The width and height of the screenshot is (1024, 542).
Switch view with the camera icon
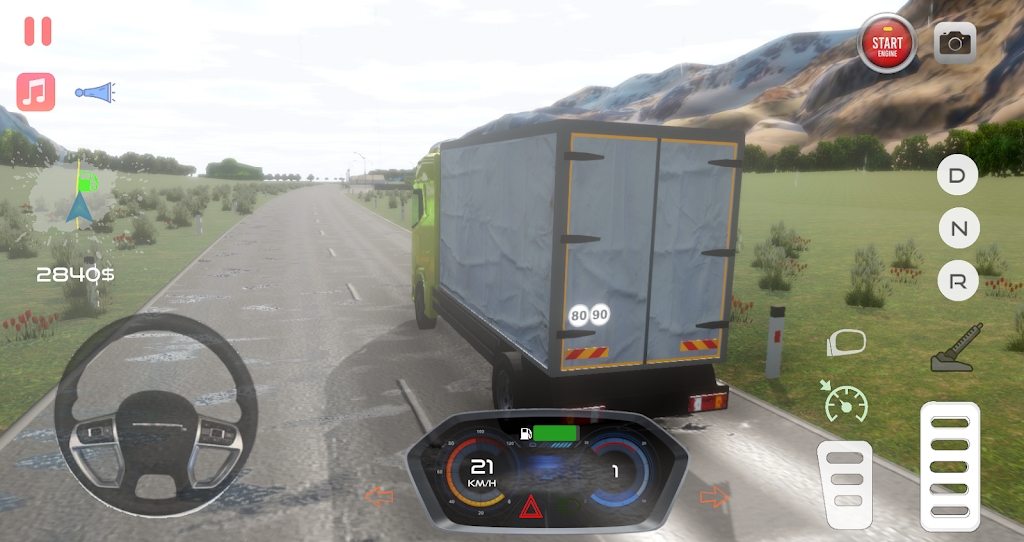tap(955, 42)
